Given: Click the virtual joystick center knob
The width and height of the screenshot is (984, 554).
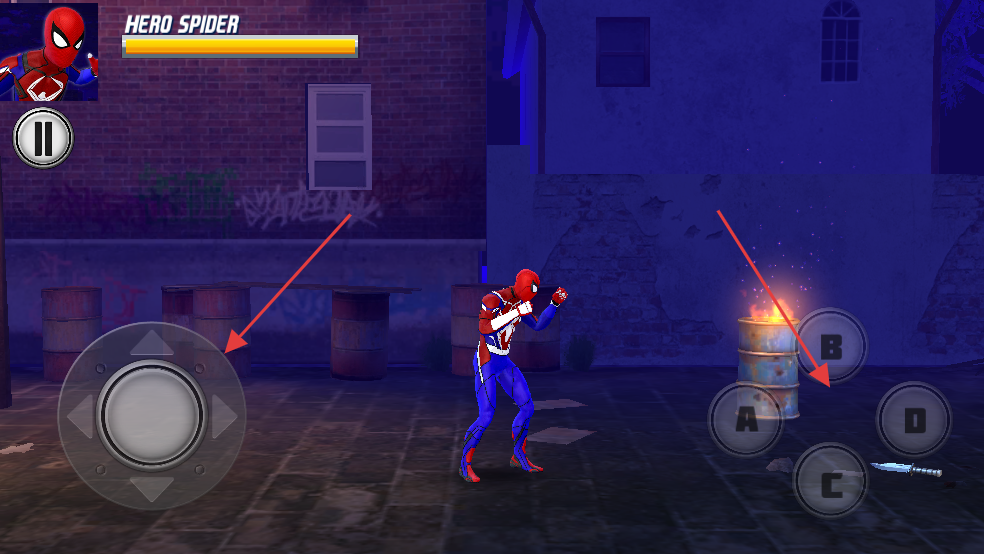Looking at the screenshot, I should 152,415.
